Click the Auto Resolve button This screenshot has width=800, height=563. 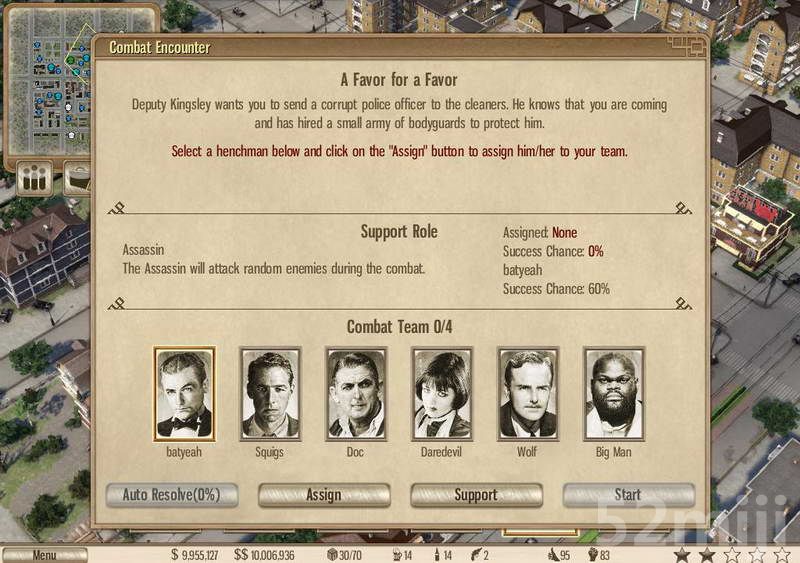[171, 495]
